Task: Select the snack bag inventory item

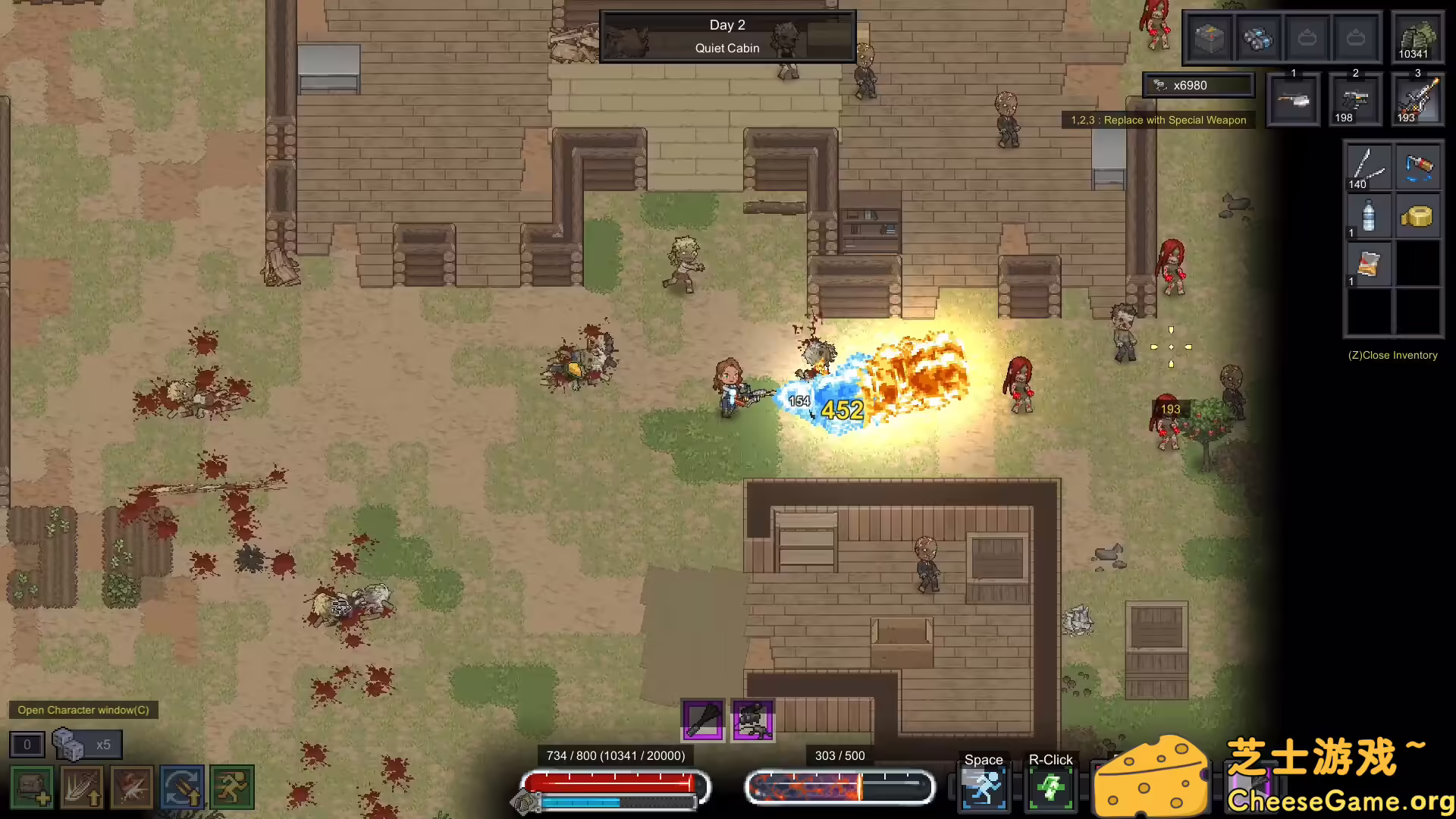Action: tap(1369, 264)
